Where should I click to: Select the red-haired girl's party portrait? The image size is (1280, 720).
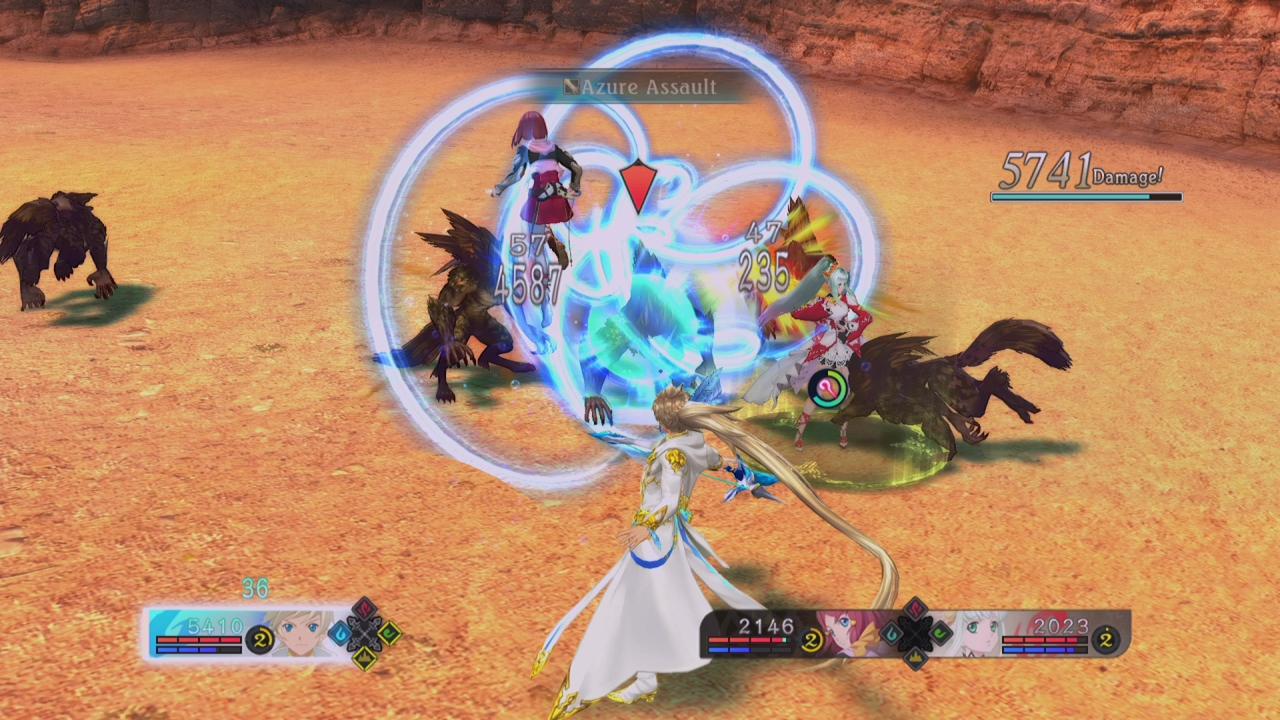855,632
